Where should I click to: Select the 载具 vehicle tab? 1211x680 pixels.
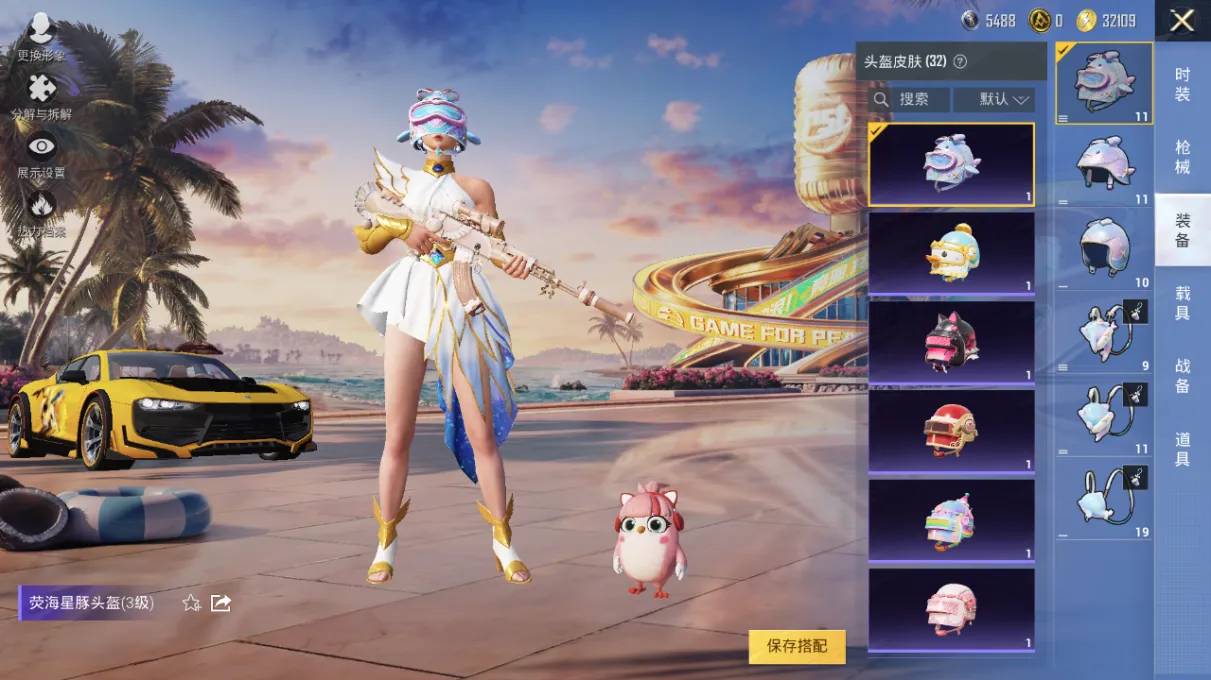tap(1182, 303)
